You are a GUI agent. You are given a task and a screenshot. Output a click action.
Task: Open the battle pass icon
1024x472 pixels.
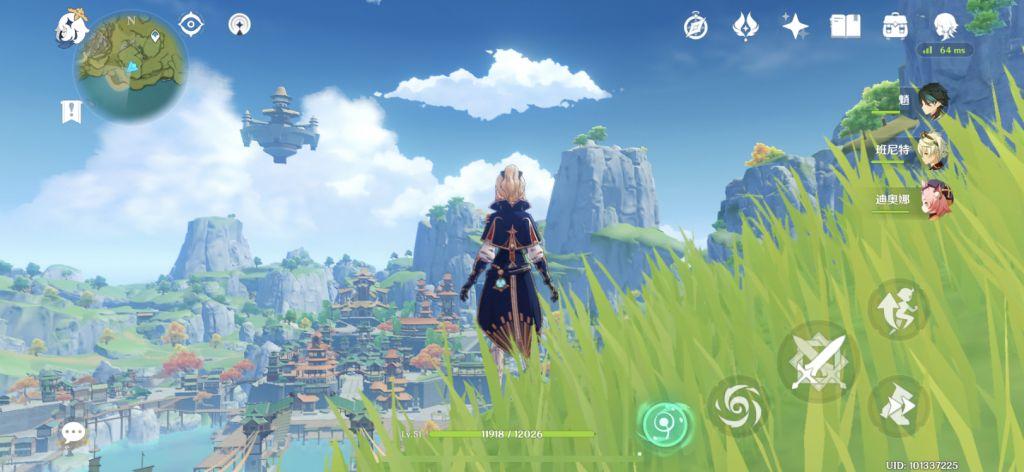click(745, 27)
